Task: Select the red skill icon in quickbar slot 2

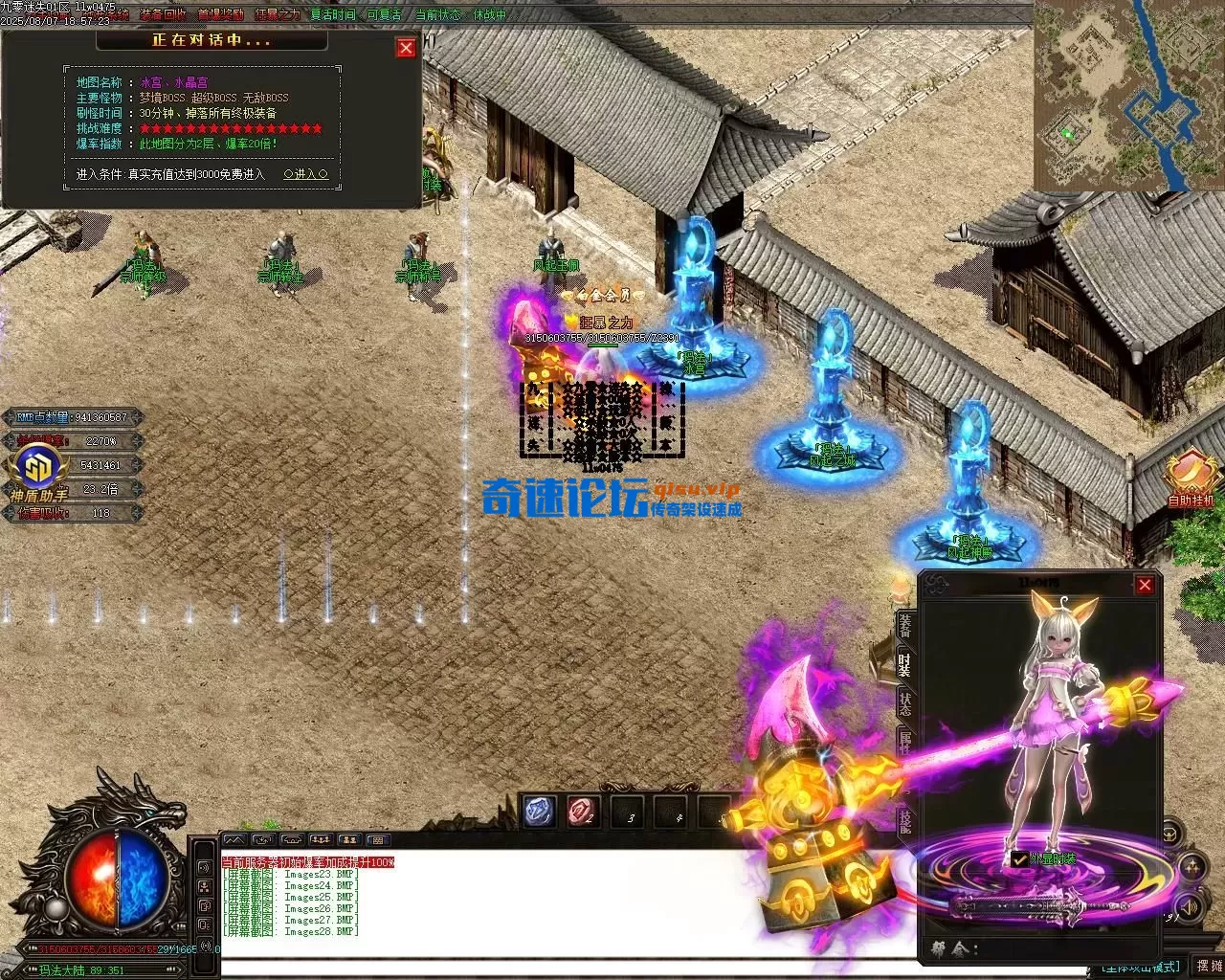Action: (581, 812)
